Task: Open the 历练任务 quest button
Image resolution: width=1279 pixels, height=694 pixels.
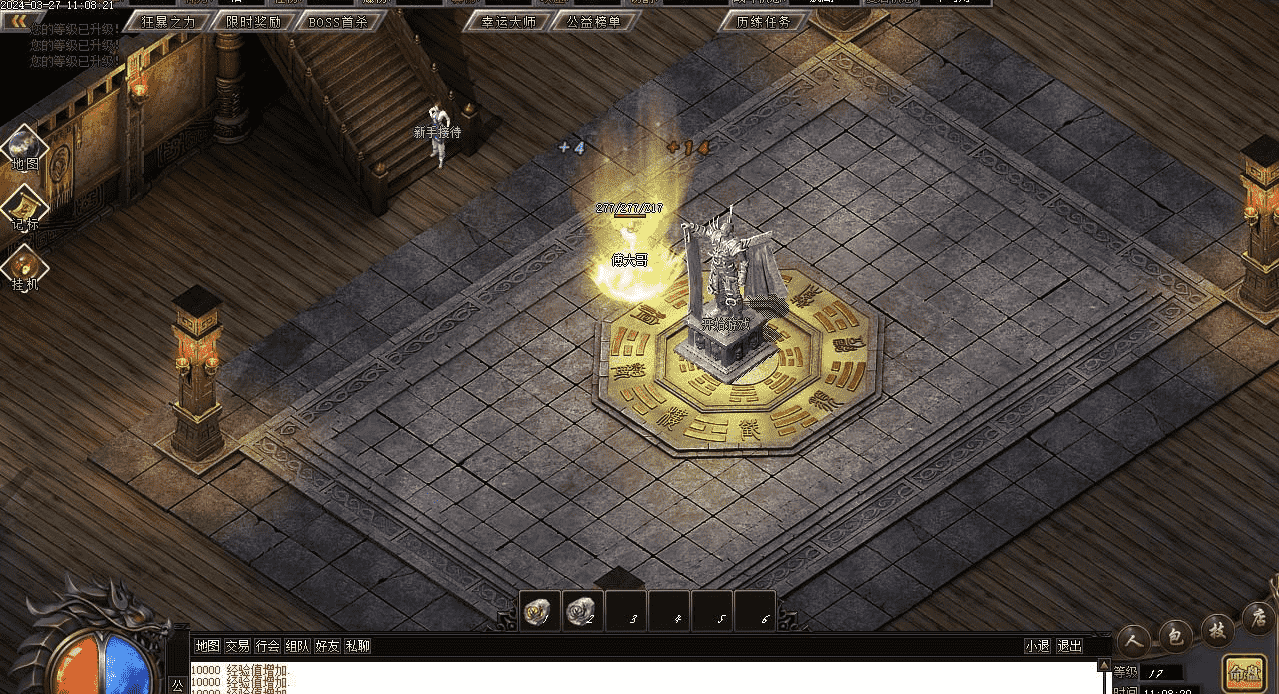Action: point(763,21)
